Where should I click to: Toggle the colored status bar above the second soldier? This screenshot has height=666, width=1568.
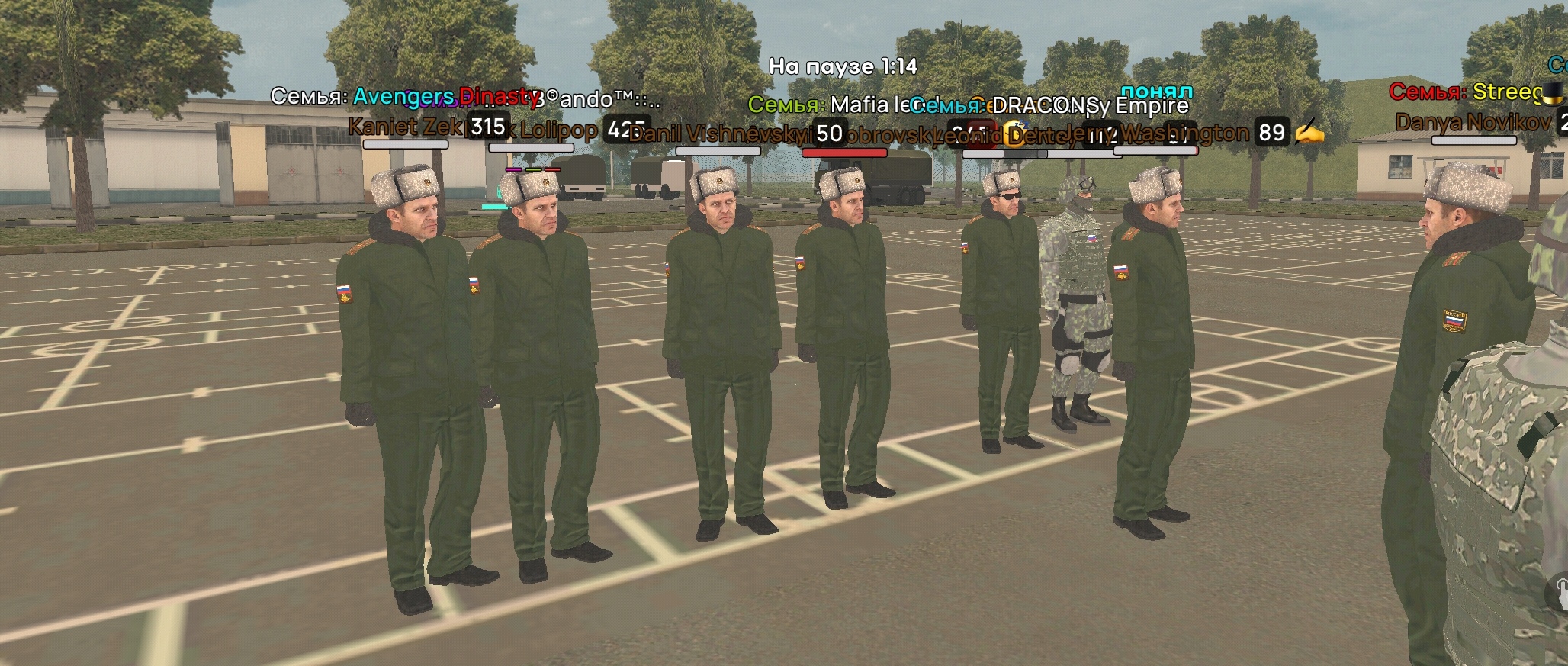(x=532, y=170)
